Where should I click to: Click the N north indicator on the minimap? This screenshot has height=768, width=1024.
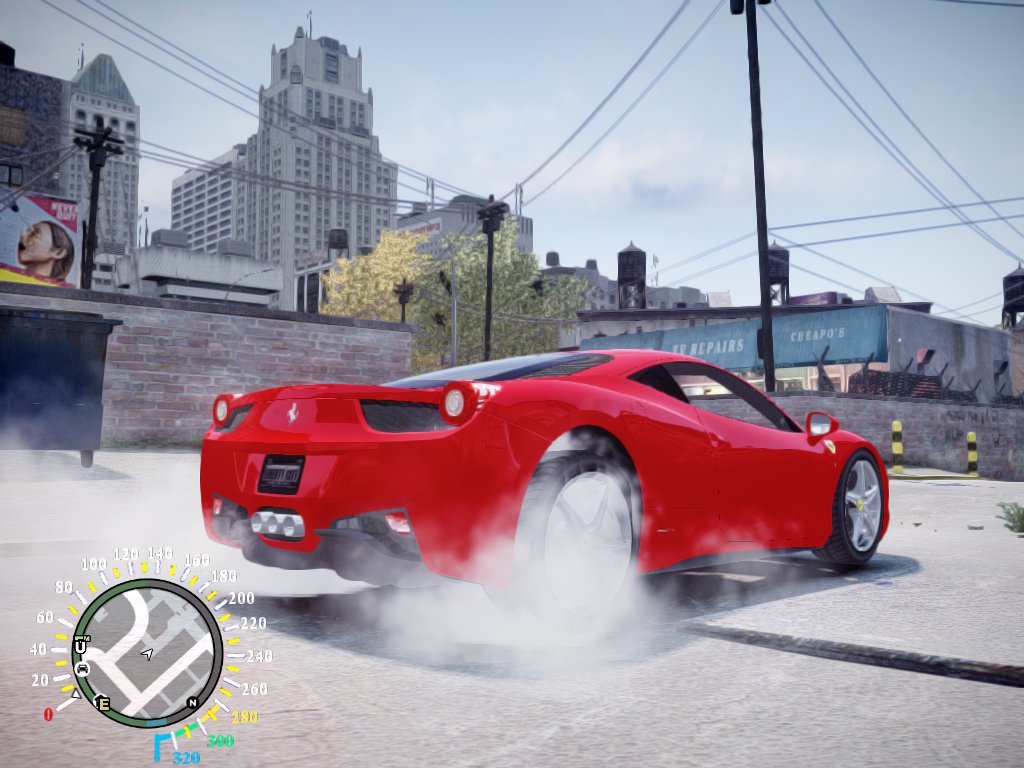pyautogui.click(x=192, y=702)
